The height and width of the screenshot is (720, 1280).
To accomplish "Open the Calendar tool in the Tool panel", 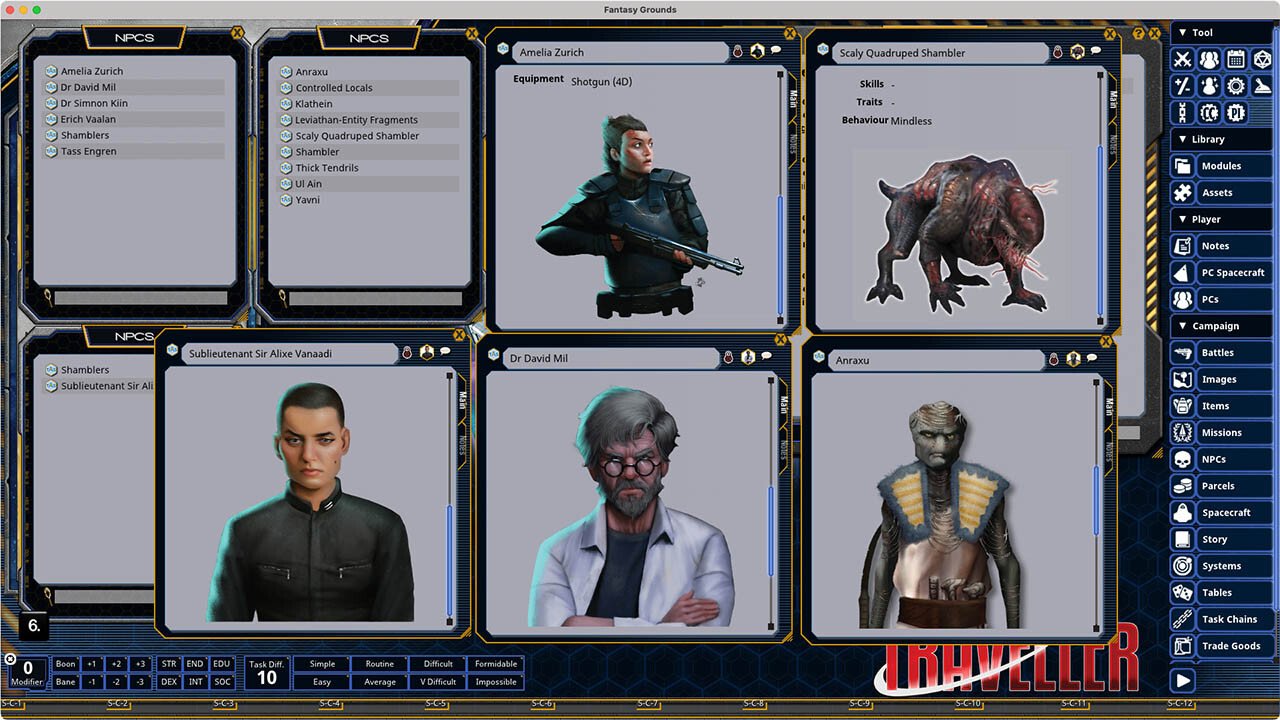I will tap(1235, 59).
